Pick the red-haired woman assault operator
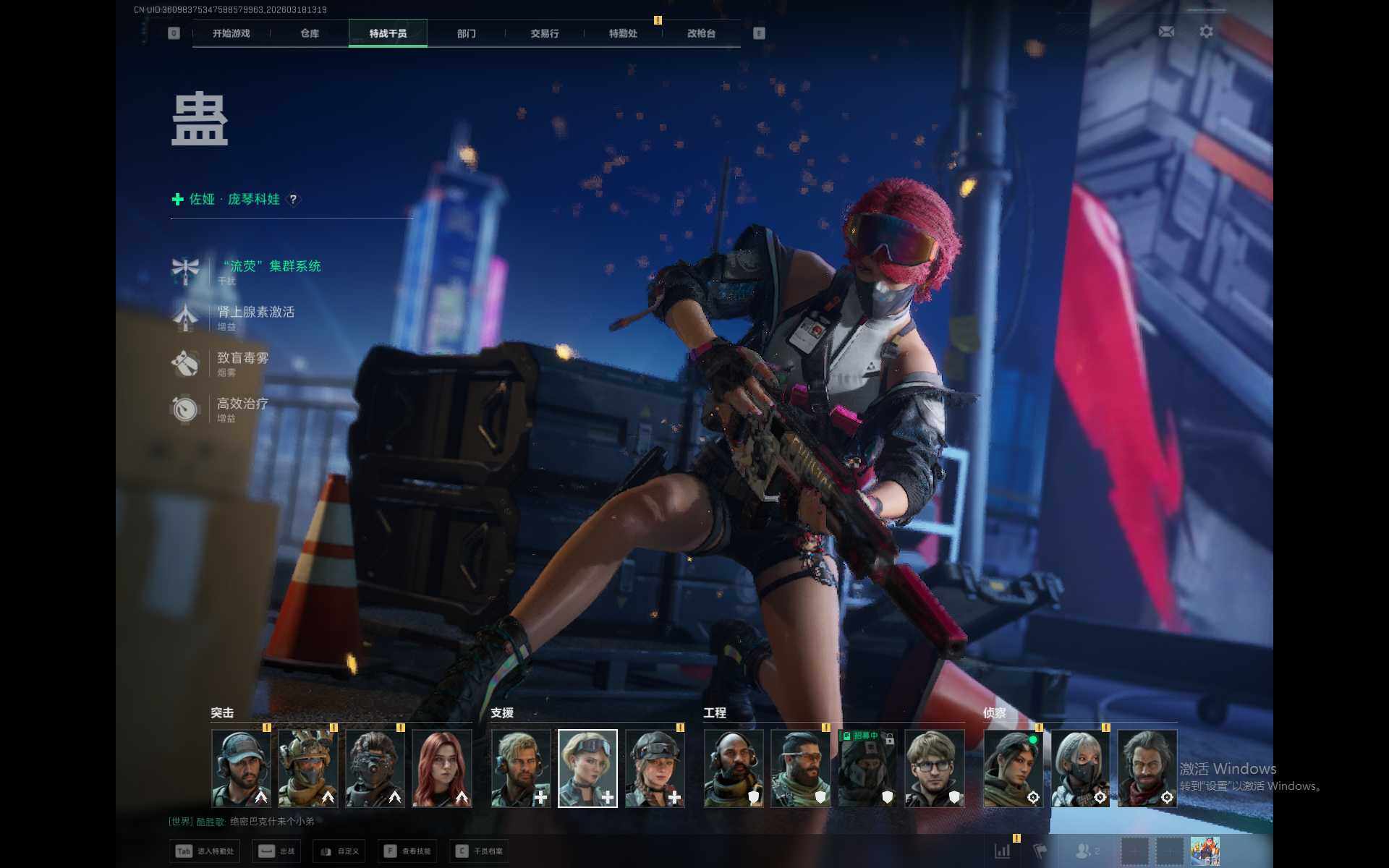Viewport: 1389px width, 868px height. [x=442, y=767]
